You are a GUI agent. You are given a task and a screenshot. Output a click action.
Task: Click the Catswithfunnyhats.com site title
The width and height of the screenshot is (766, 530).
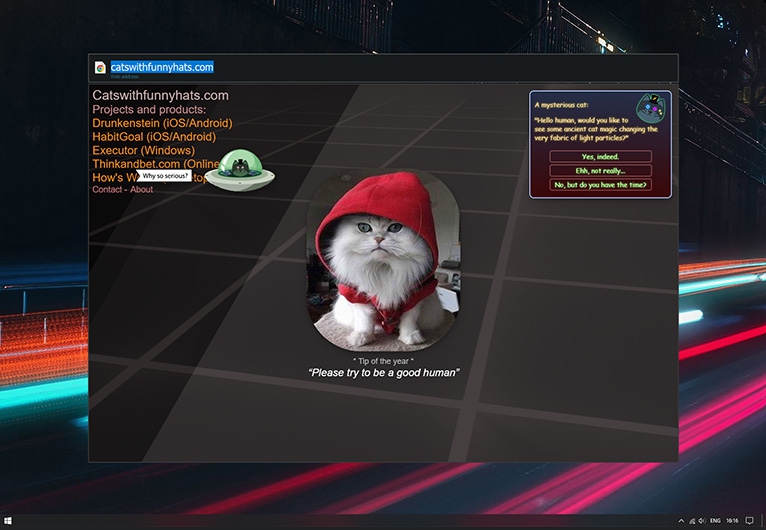pyautogui.click(x=160, y=96)
